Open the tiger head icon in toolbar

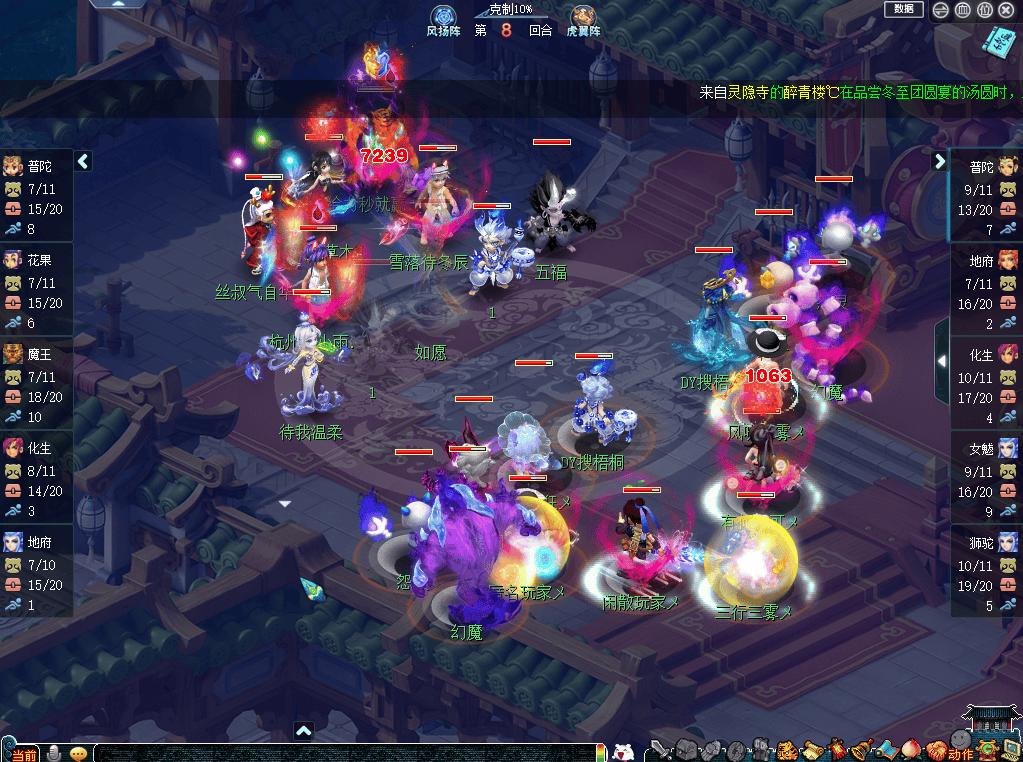pyautogui.click(x=786, y=749)
